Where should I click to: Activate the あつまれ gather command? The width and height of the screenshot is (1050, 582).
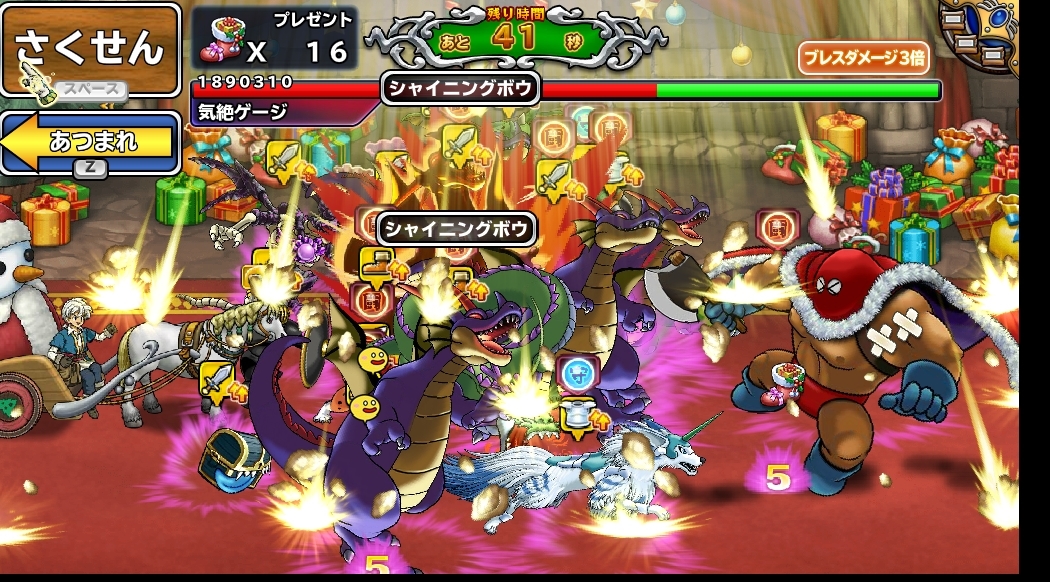point(92,141)
